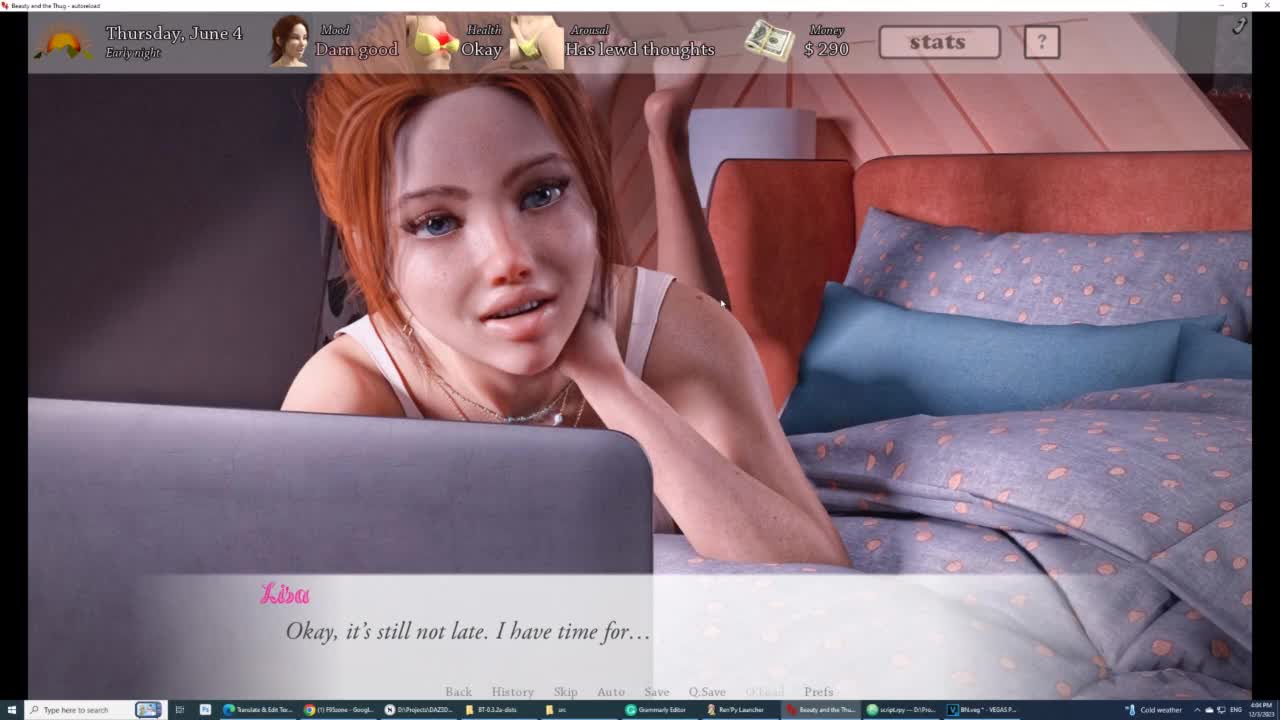Toggle Auto-advance dialogue mode

tap(610, 692)
